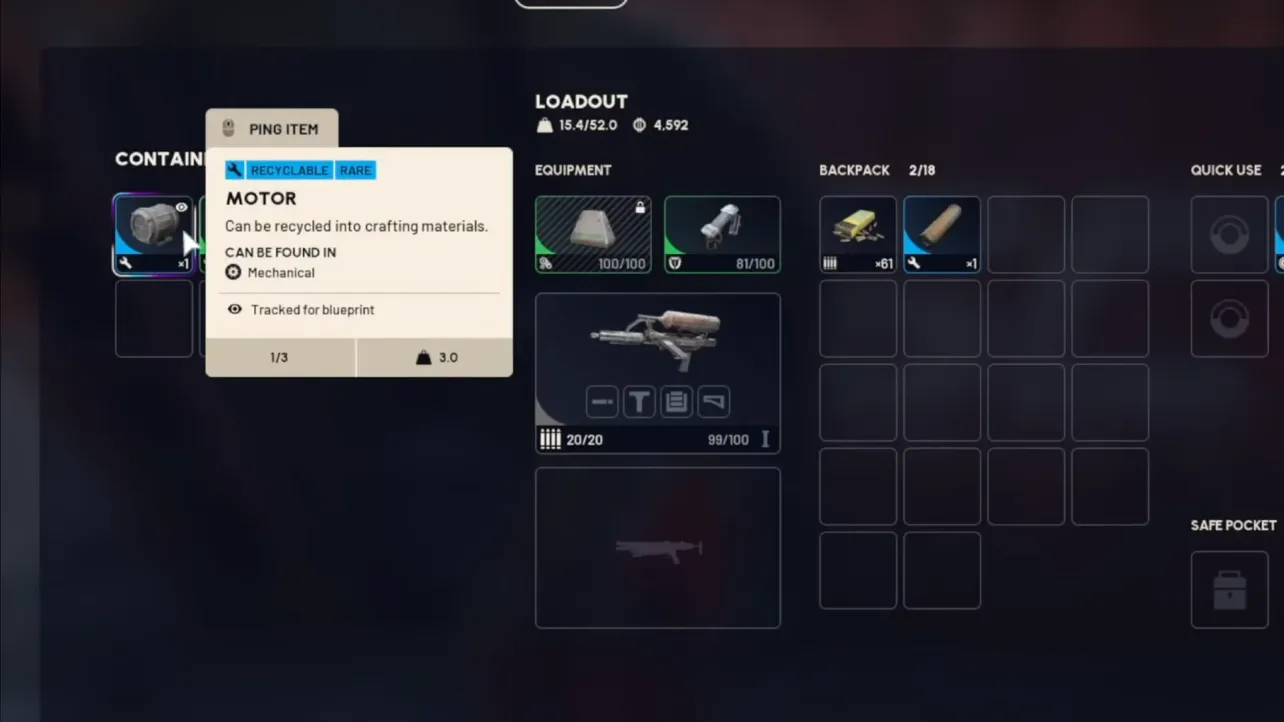Click the Recyclable tag on the Motor tooltip
This screenshot has width=1284, height=722.
[289, 170]
